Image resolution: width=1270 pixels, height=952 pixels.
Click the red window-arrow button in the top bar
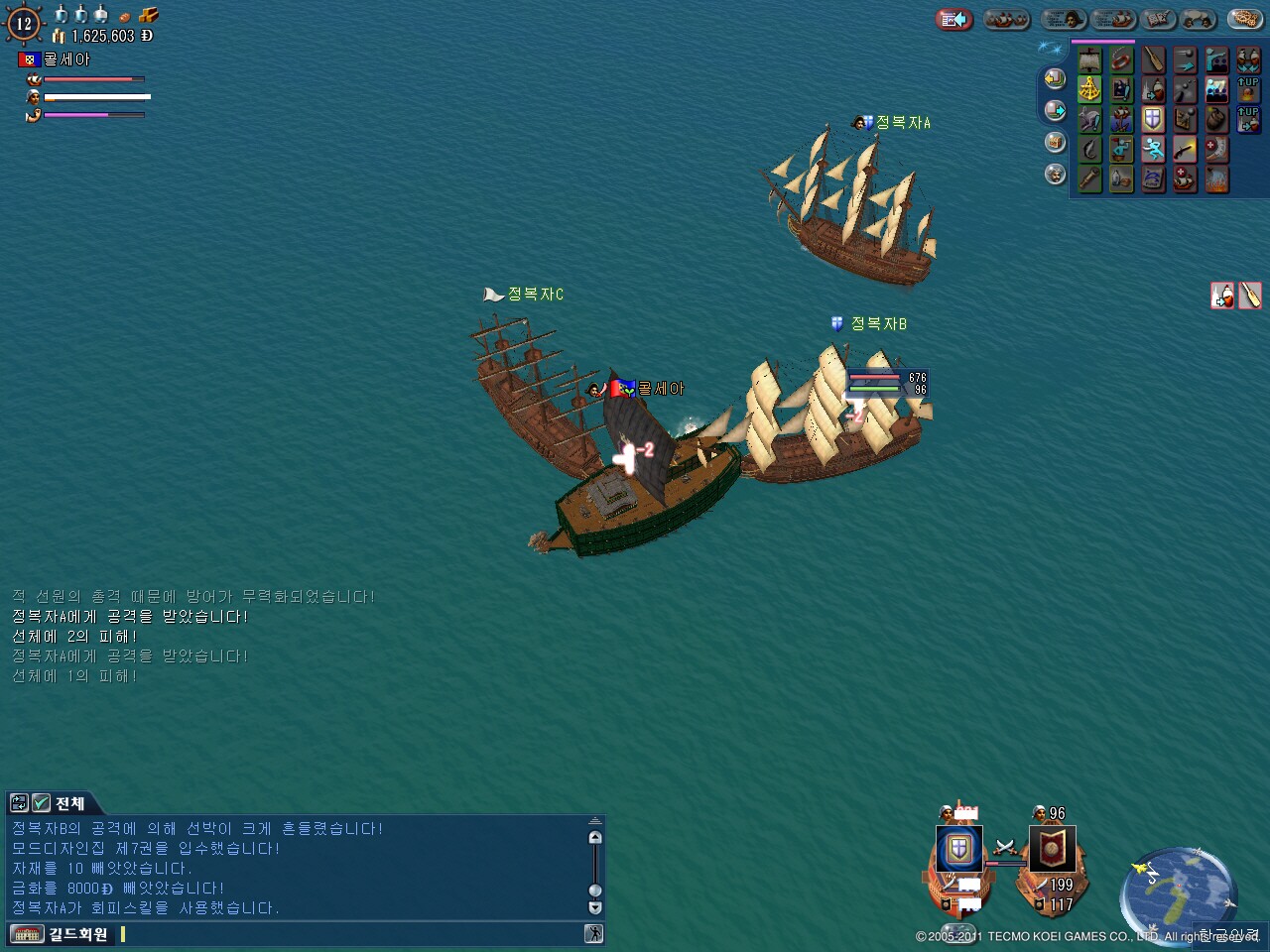point(953,19)
